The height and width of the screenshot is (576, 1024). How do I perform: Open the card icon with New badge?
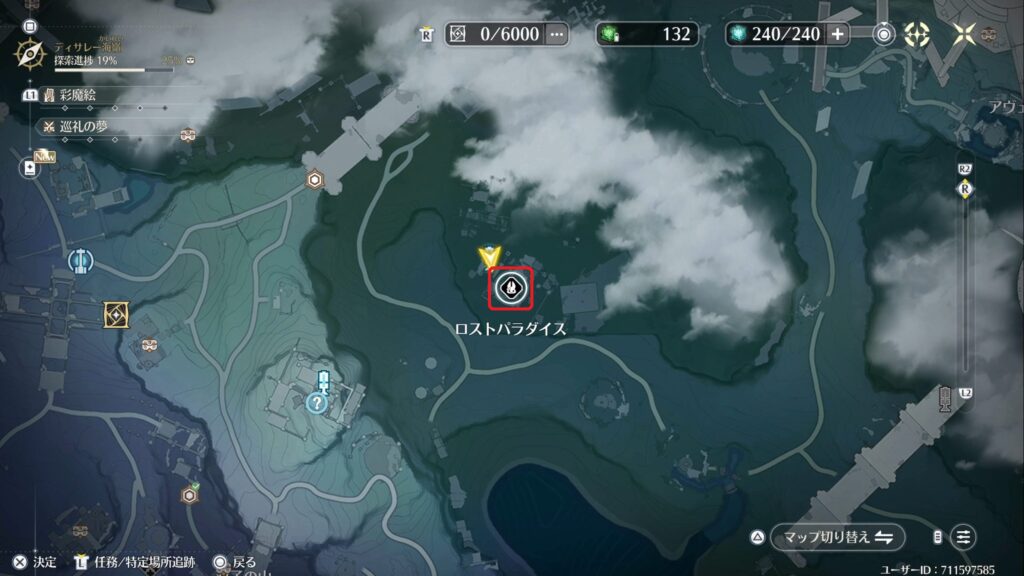coord(30,168)
